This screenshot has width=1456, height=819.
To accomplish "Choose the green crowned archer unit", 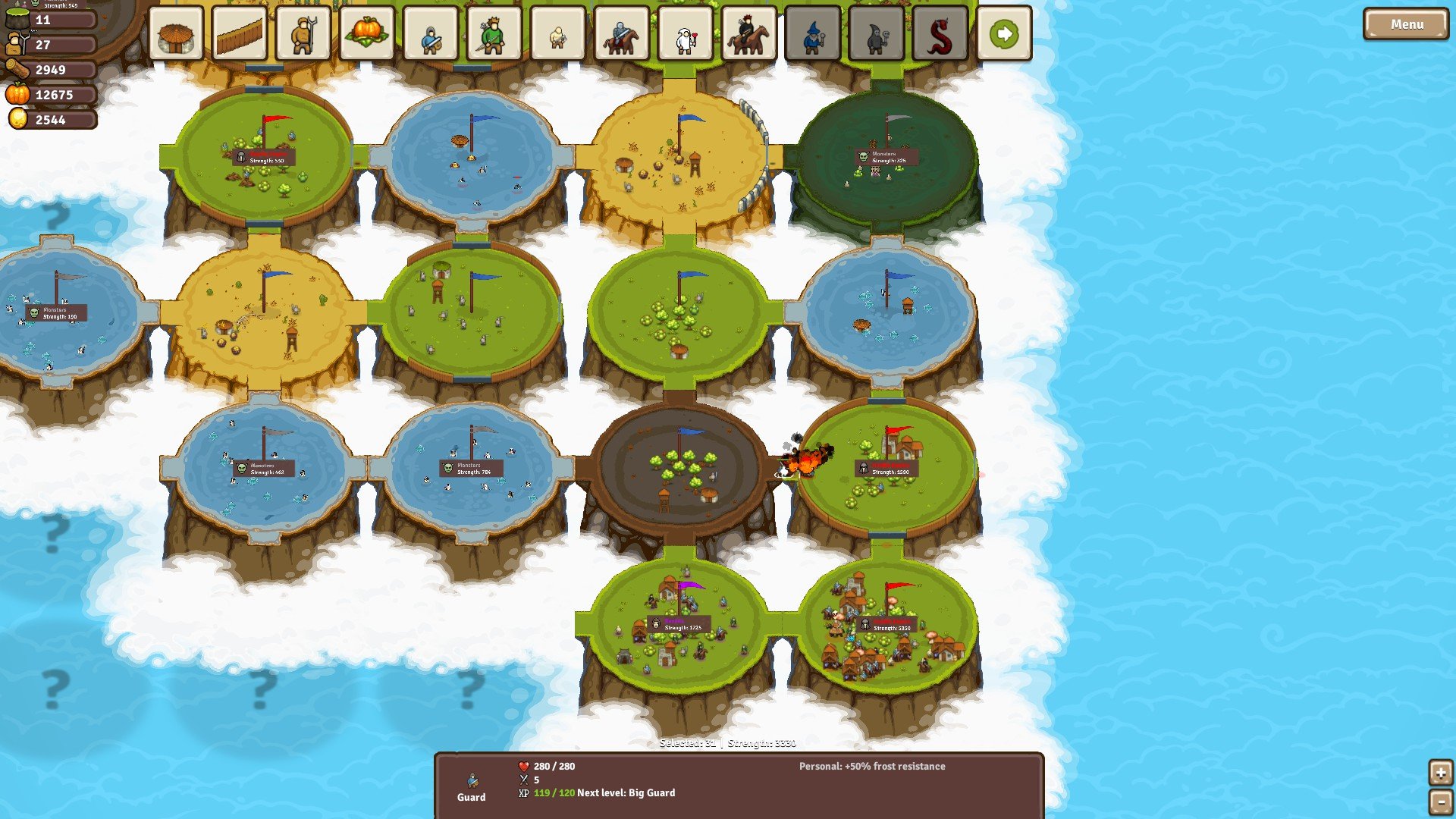I will (494, 34).
